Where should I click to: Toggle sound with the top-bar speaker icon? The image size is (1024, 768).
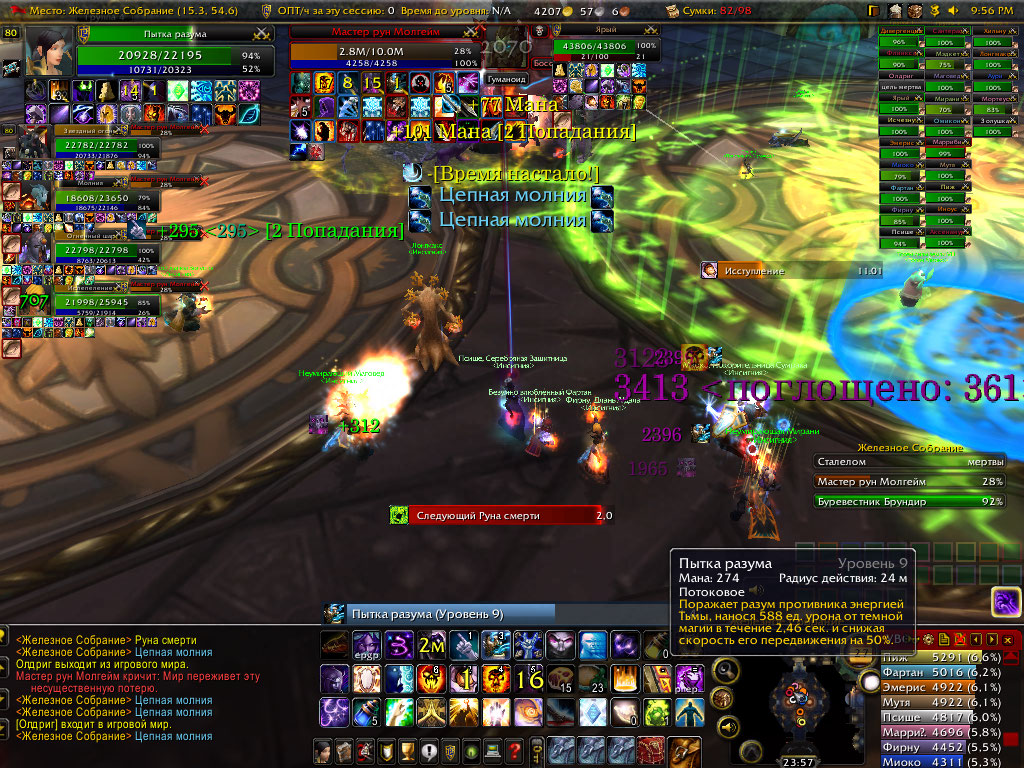click(951, 10)
